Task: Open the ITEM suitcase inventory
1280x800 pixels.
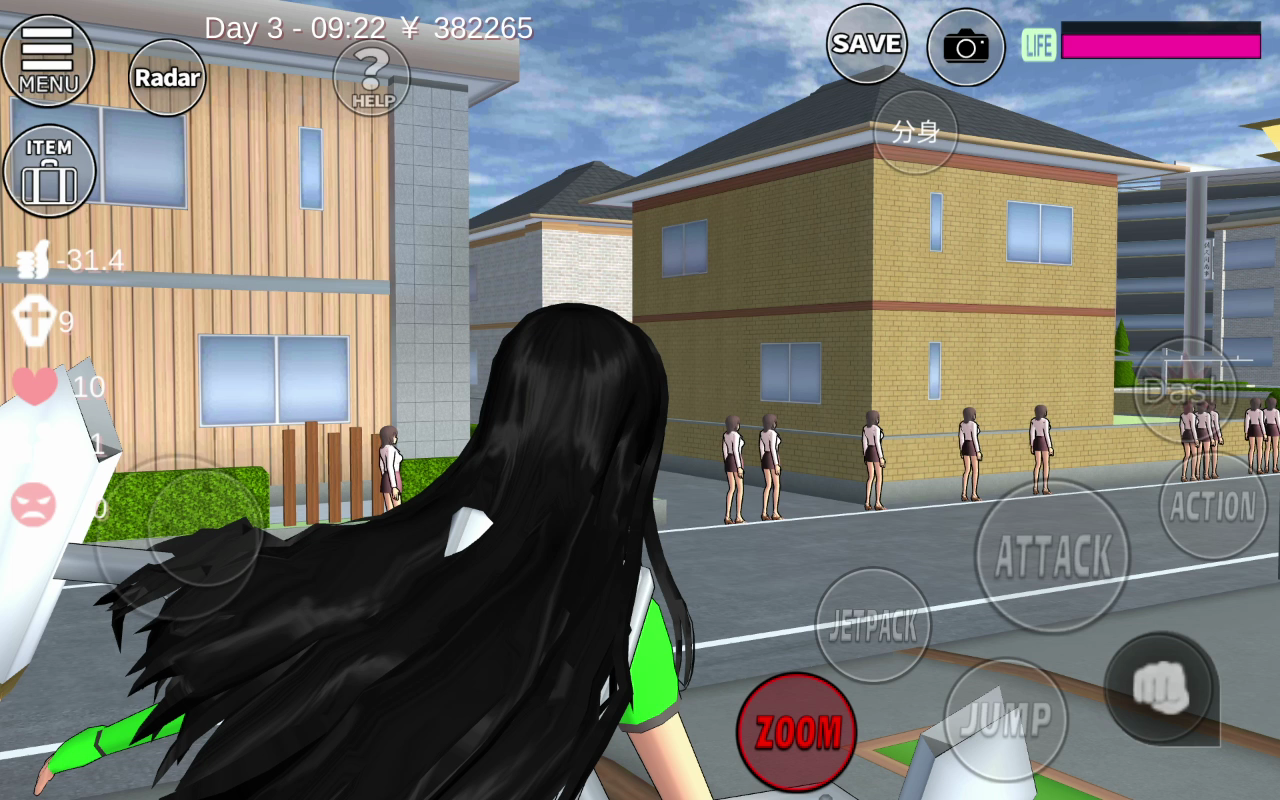Action: 49,171
